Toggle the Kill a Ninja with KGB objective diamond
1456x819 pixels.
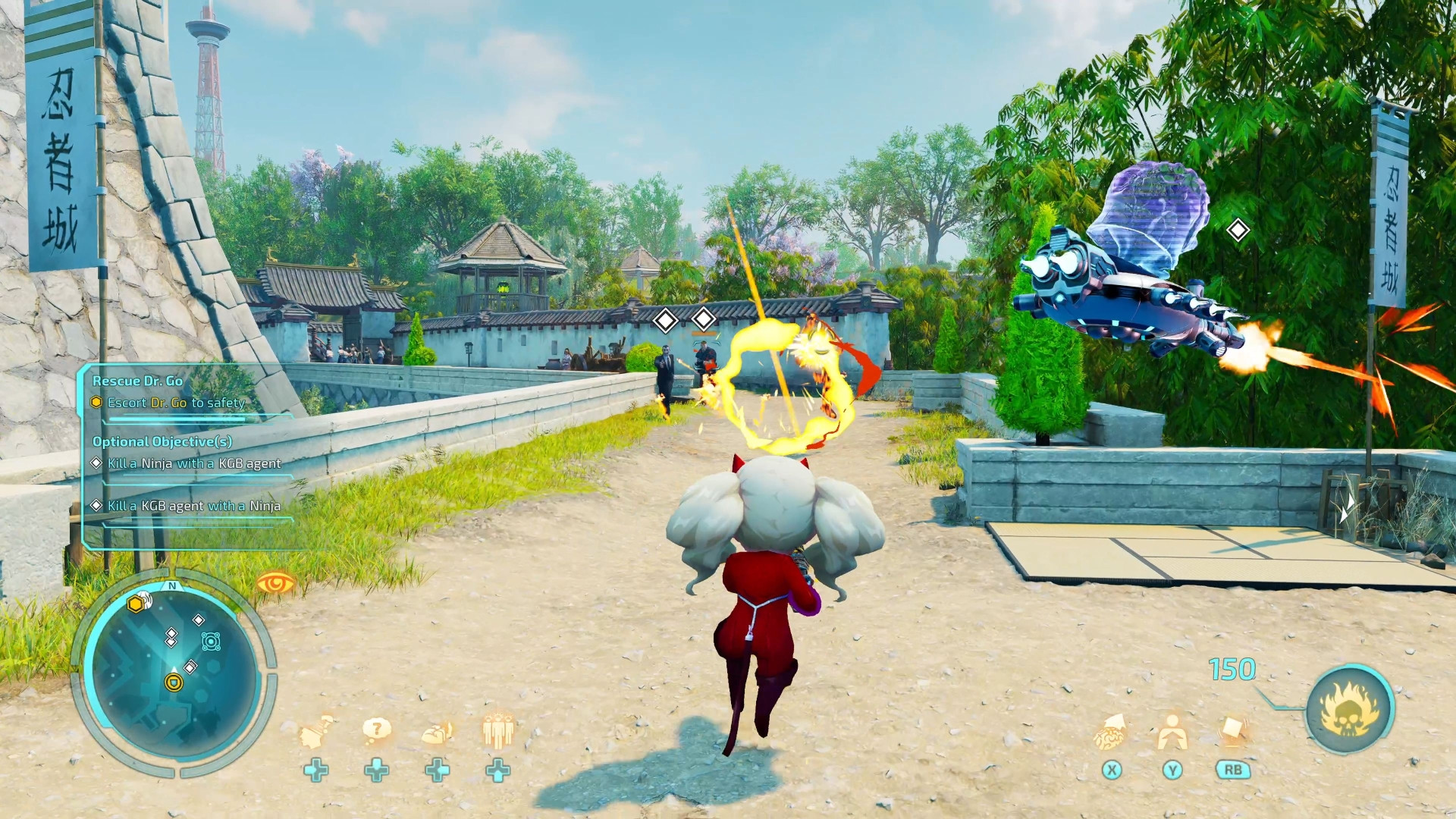tap(97, 463)
